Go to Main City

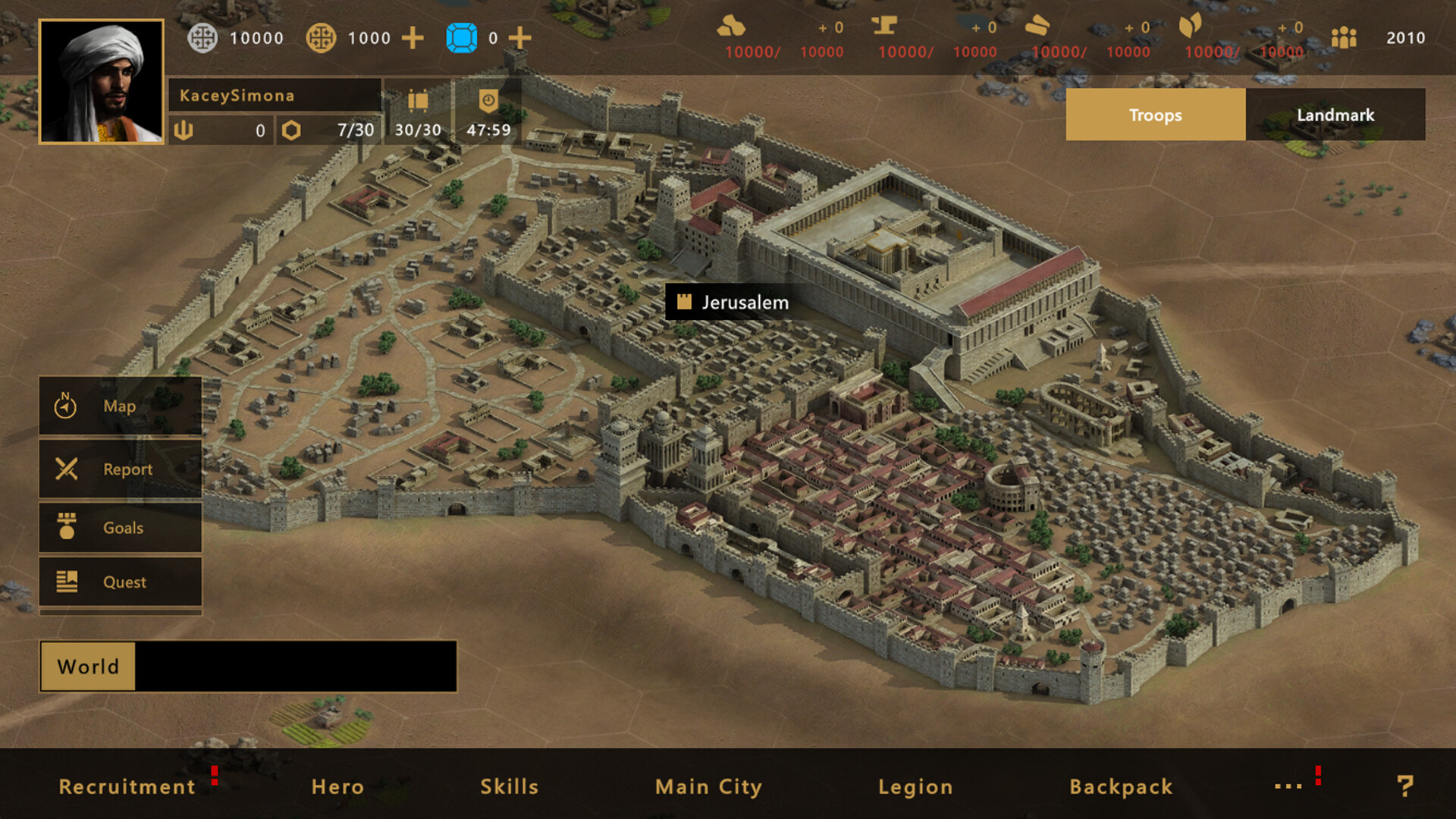(708, 786)
